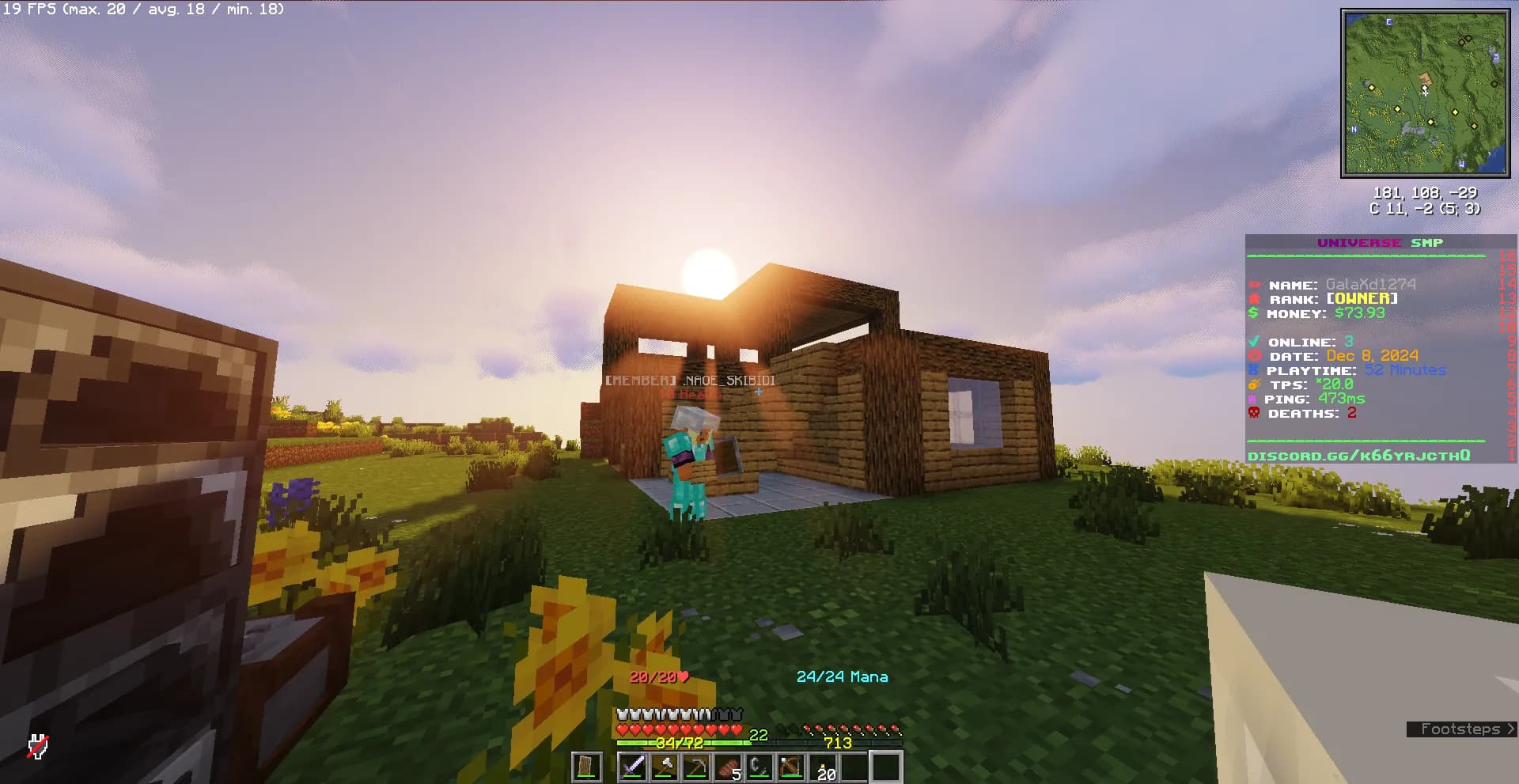
Task: Select the crossbow in the hotbar
Action: pos(790,765)
